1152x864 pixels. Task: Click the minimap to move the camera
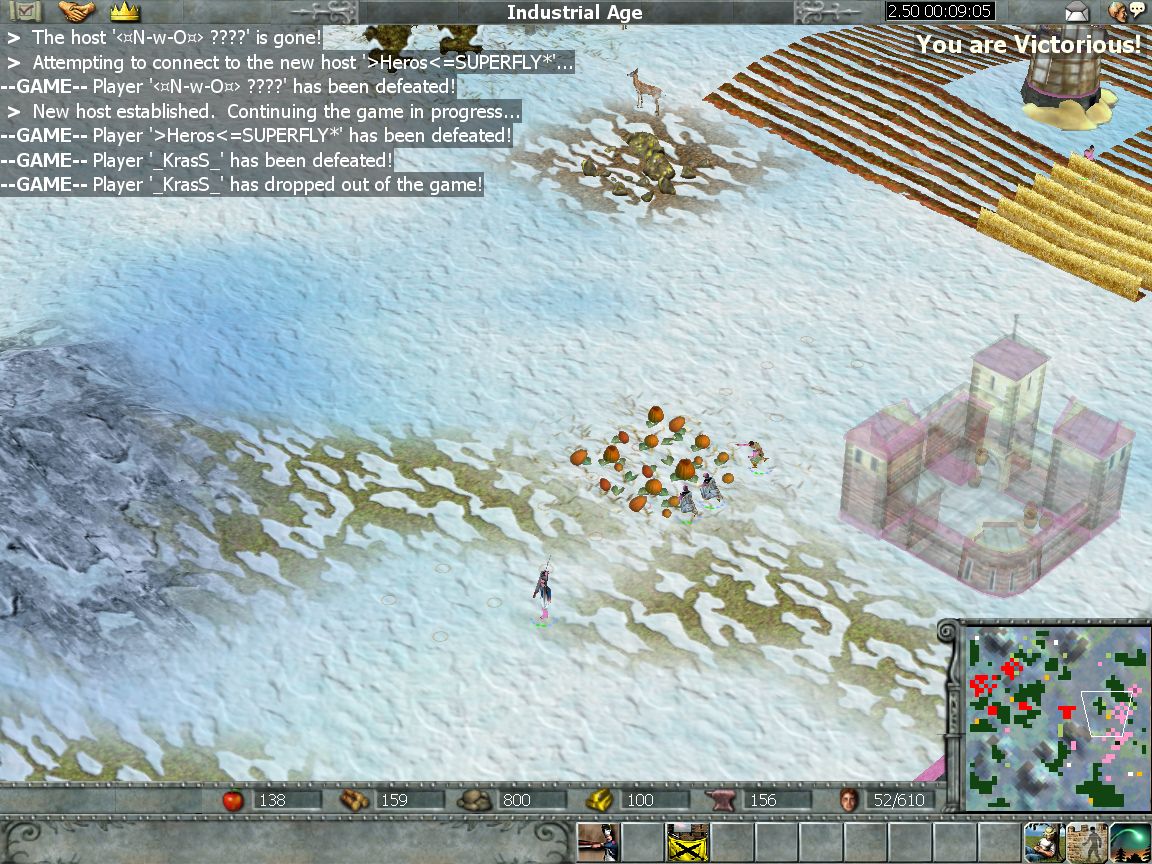[1054, 716]
